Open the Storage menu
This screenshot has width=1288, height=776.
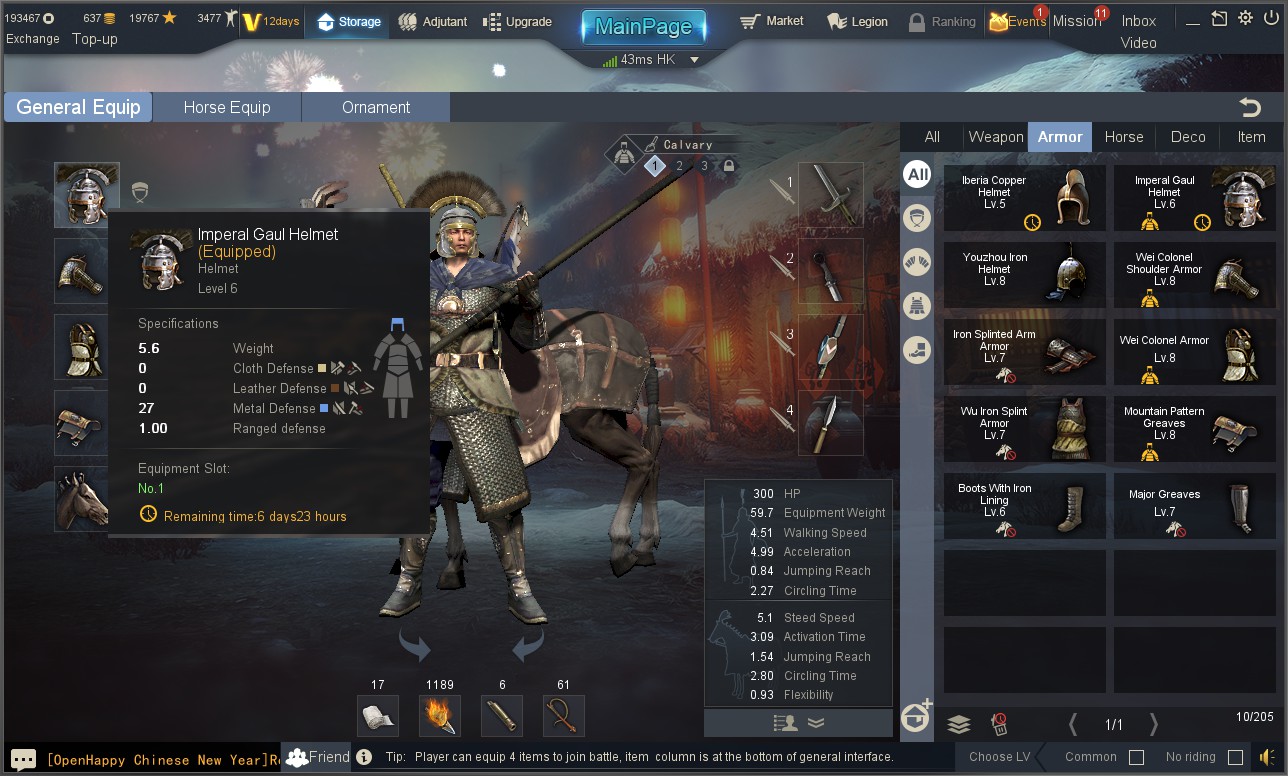[x=349, y=22]
